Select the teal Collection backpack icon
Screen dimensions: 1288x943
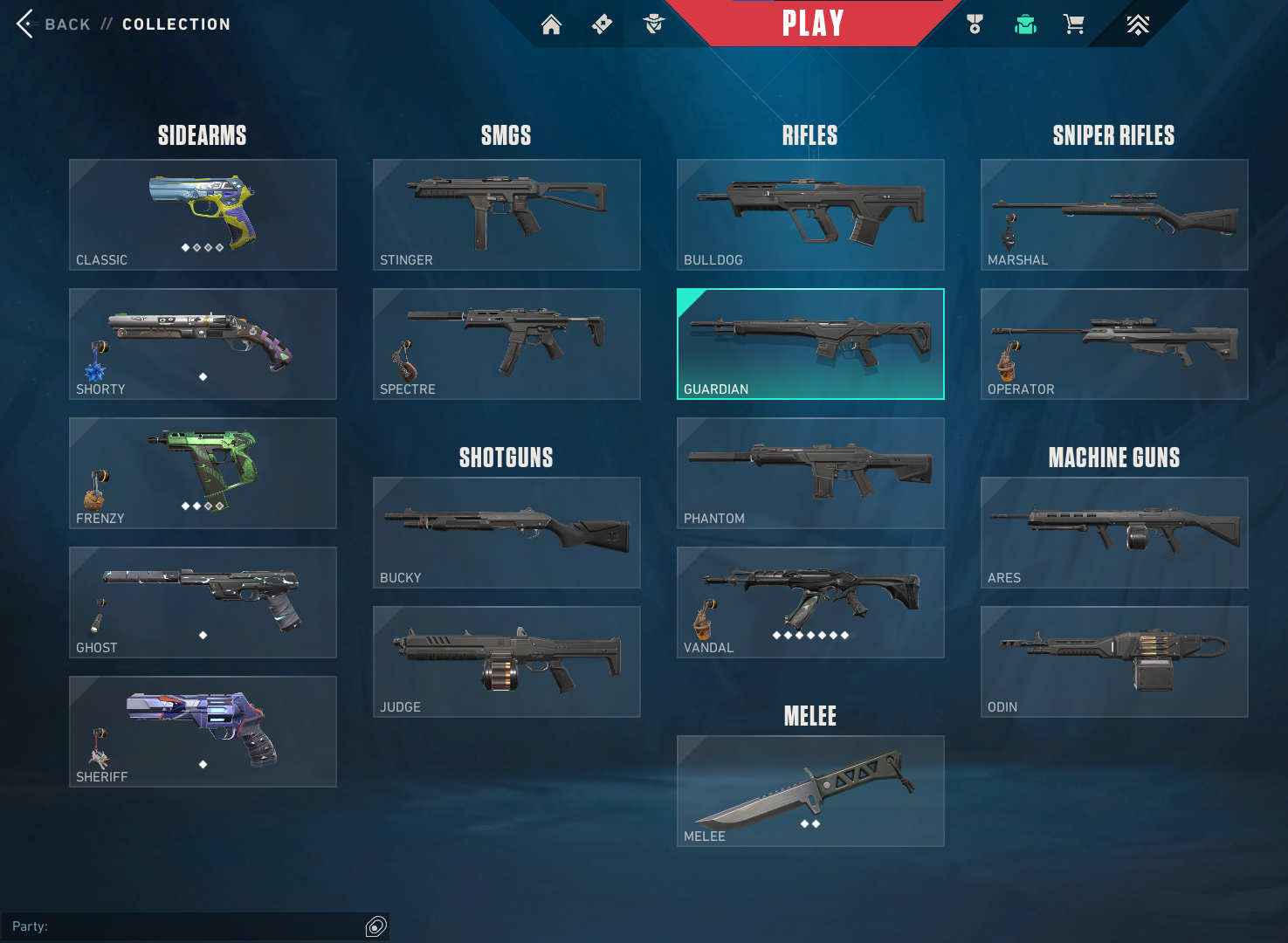(1025, 24)
